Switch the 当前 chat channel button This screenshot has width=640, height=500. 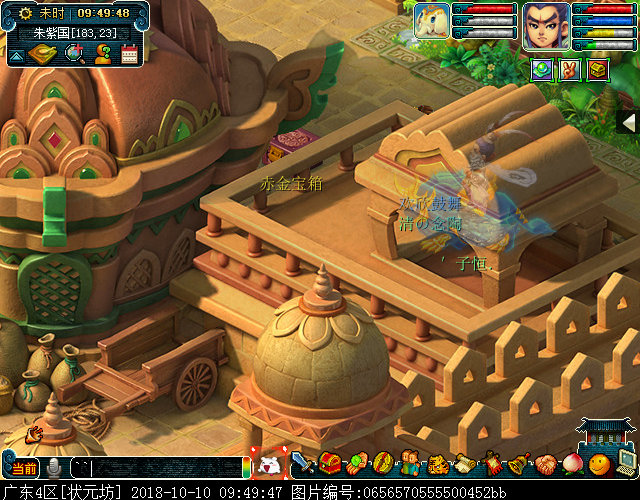[x=24, y=468]
